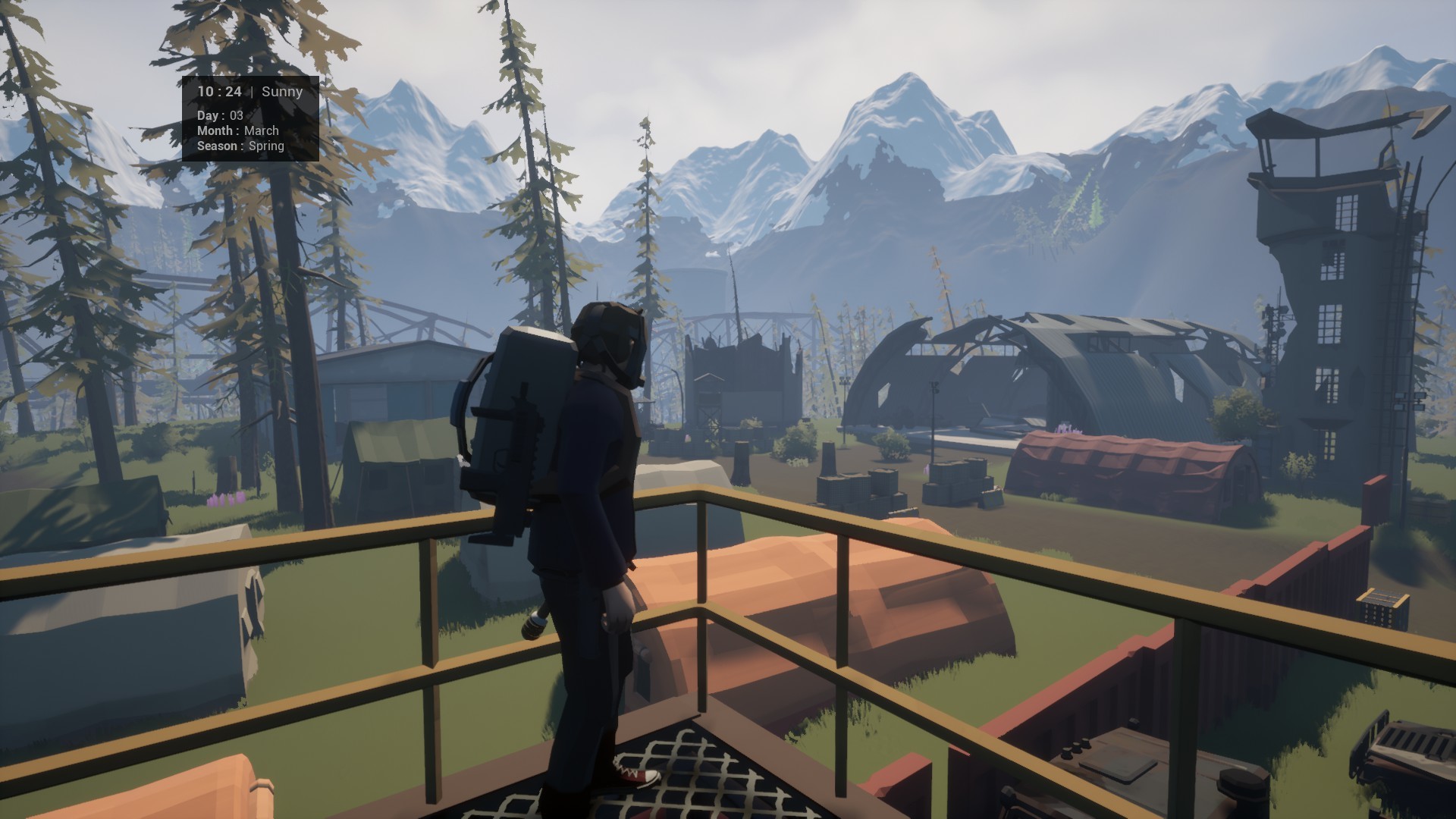Viewport: 1456px width, 819px height.
Task: Click the Month : March label
Action: pyautogui.click(x=237, y=130)
